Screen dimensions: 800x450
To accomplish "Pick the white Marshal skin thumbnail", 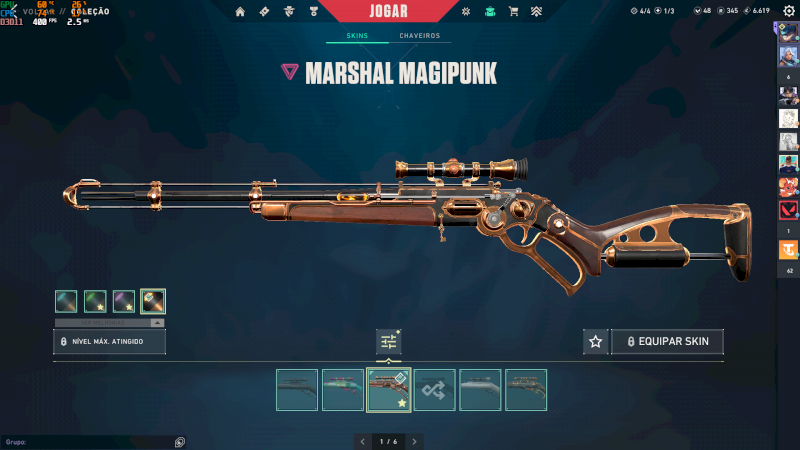I will [480, 390].
